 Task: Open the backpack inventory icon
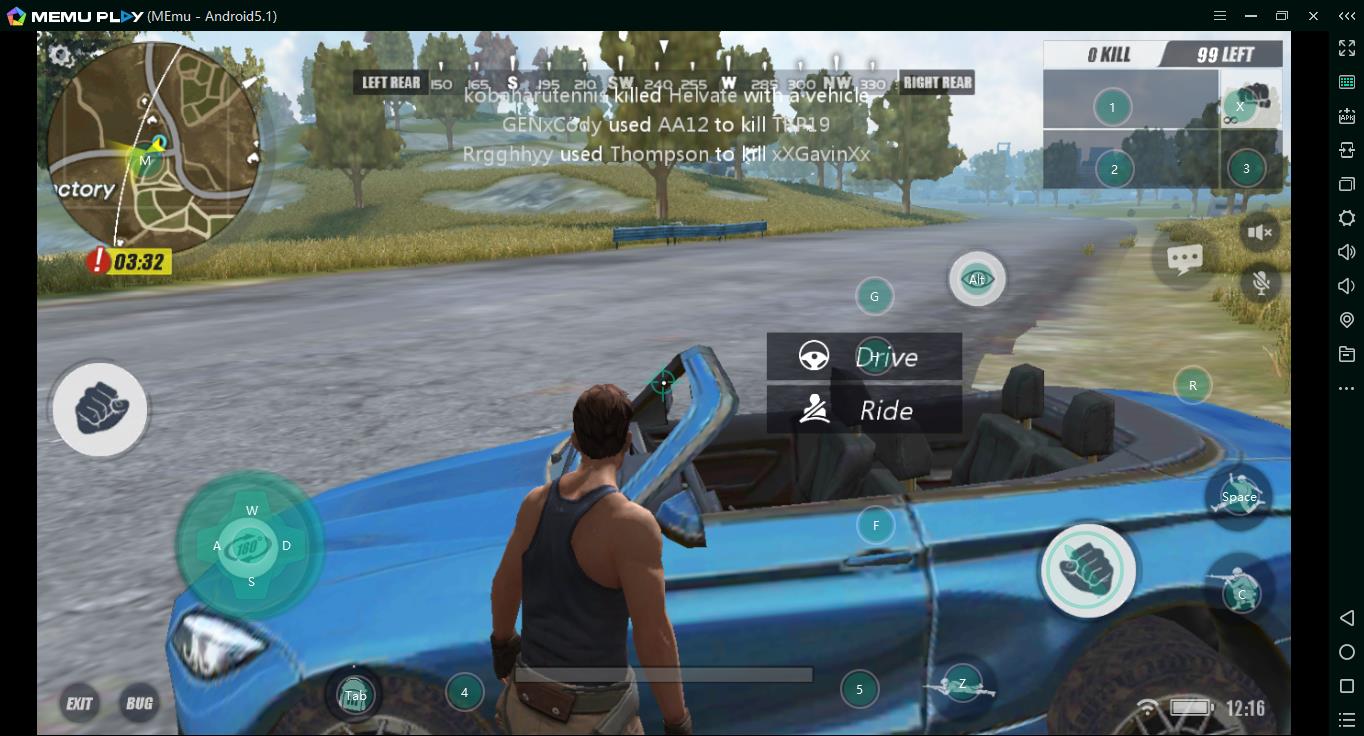355,695
